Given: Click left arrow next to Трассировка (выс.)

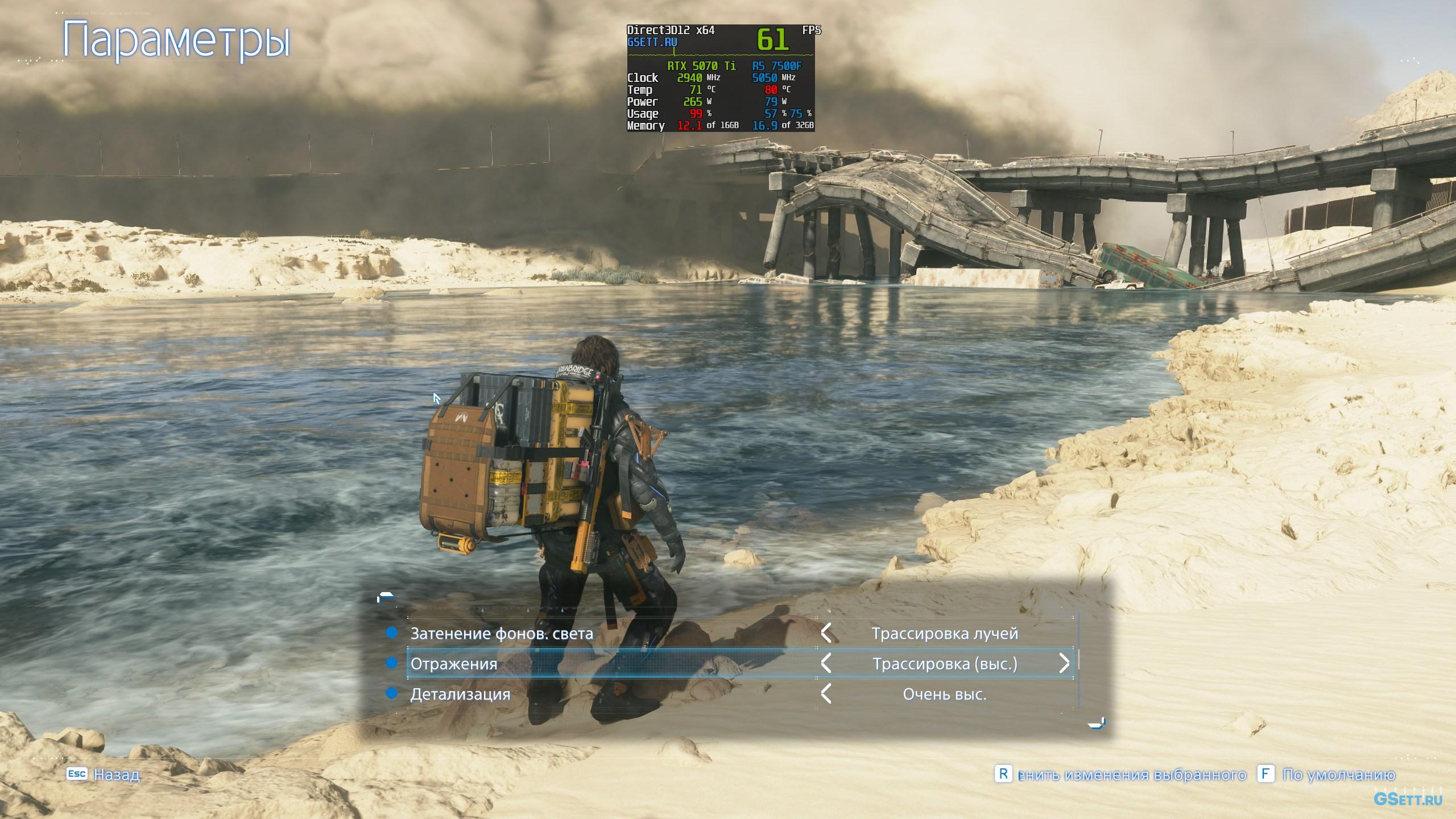Looking at the screenshot, I should click(826, 663).
